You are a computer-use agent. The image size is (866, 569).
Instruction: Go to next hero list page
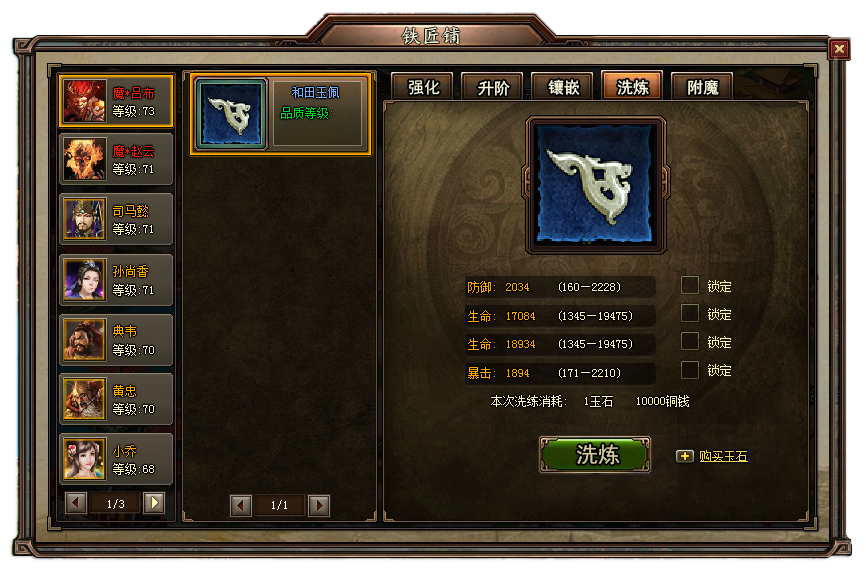coord(154,503)
